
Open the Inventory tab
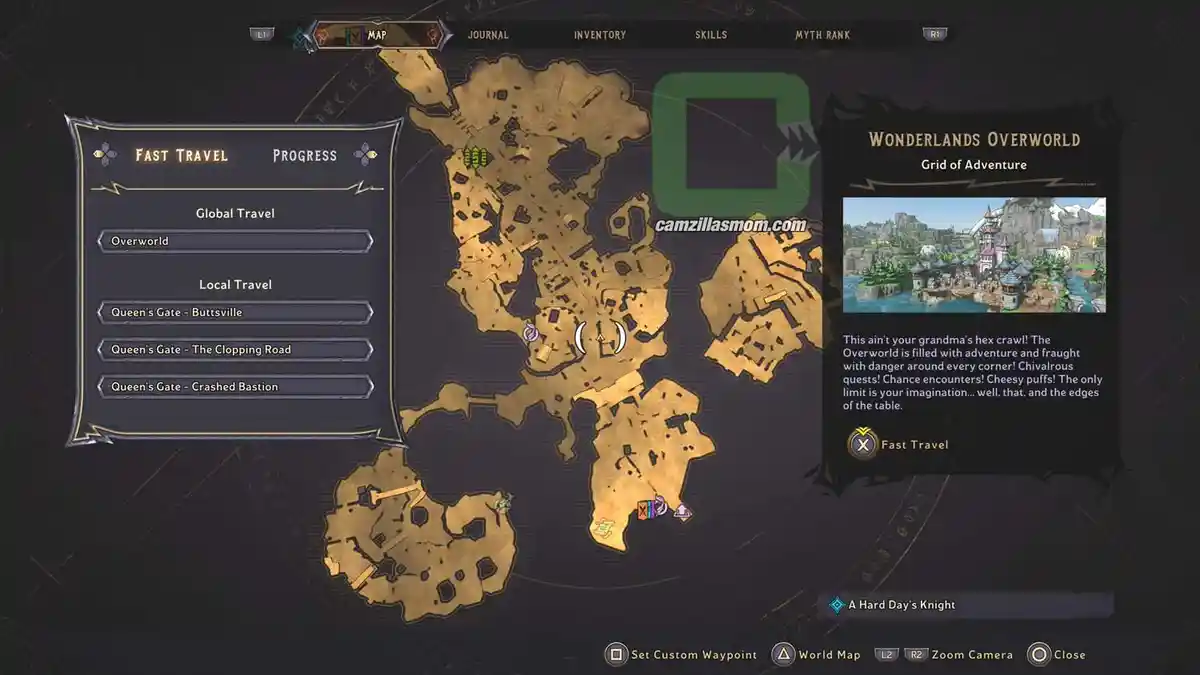click(x=600, y=35)
